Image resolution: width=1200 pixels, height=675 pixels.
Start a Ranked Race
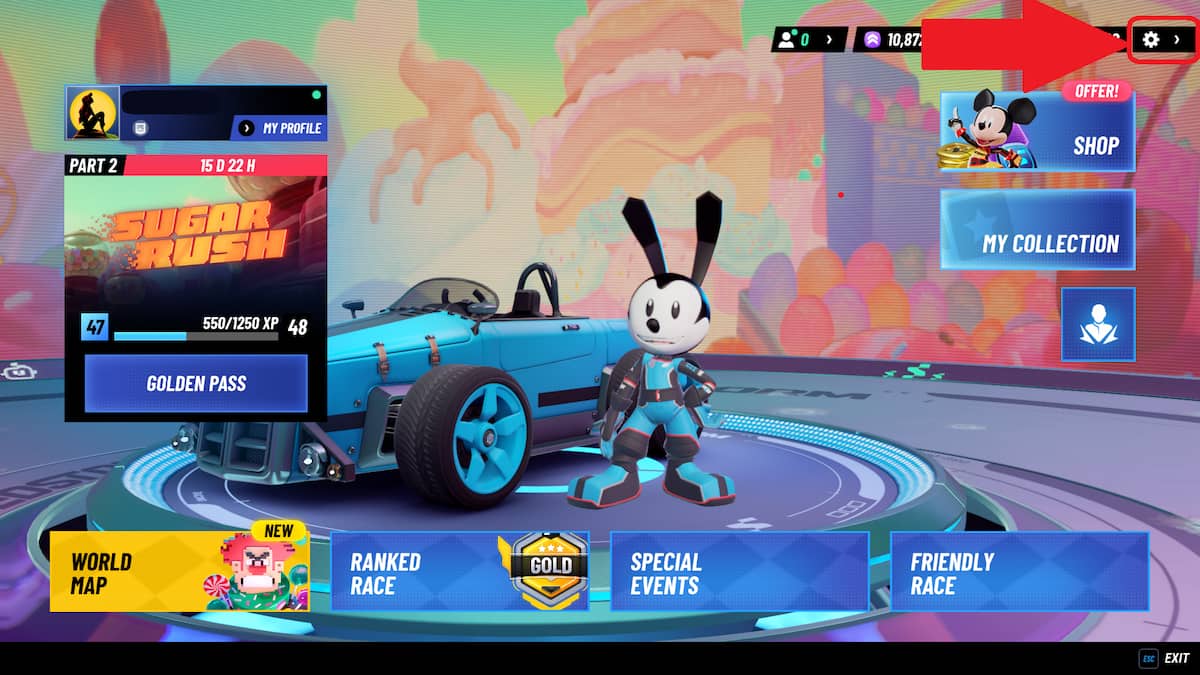459,571
